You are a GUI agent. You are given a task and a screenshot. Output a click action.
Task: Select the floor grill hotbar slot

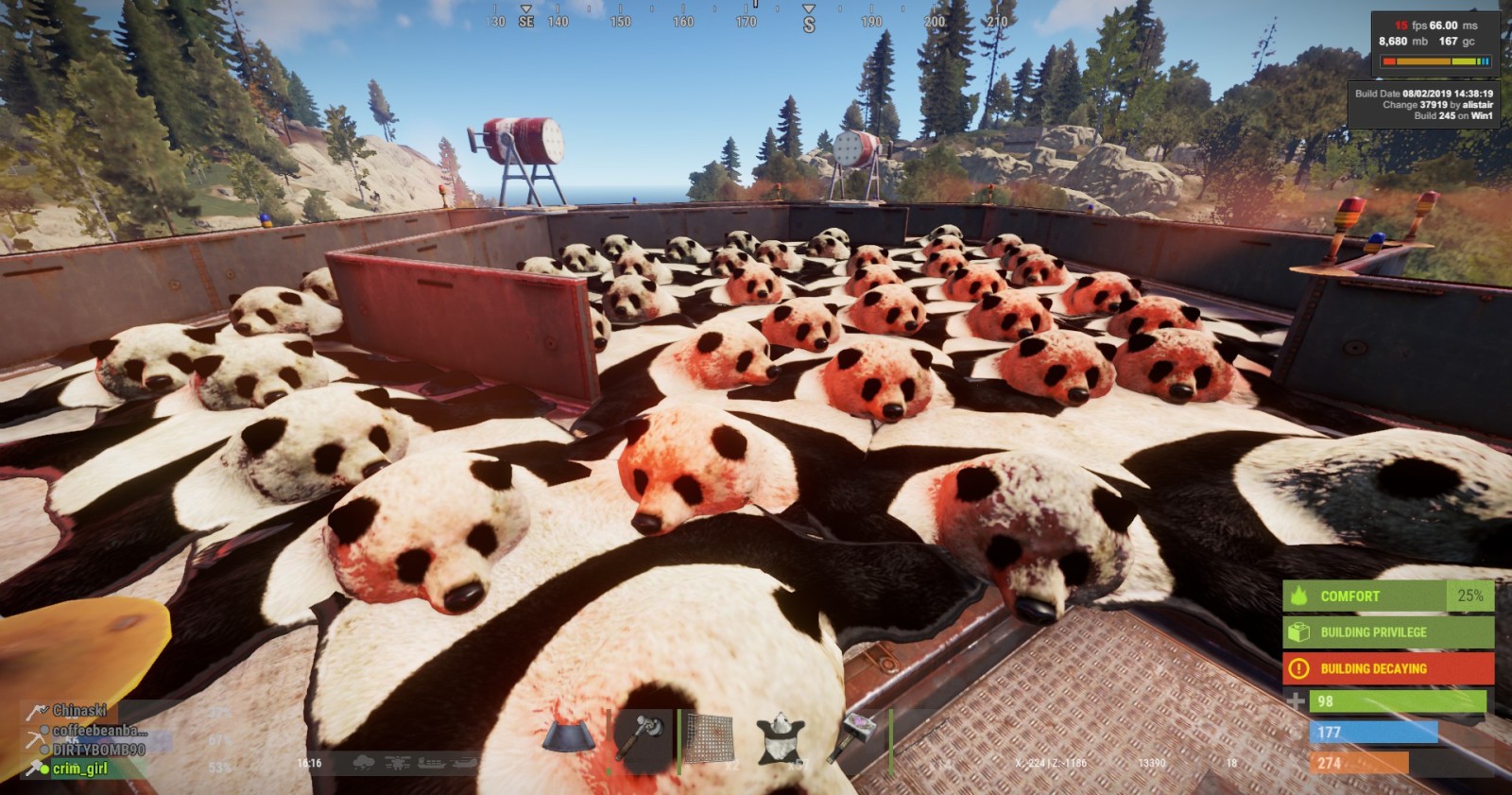pos(709,737)
